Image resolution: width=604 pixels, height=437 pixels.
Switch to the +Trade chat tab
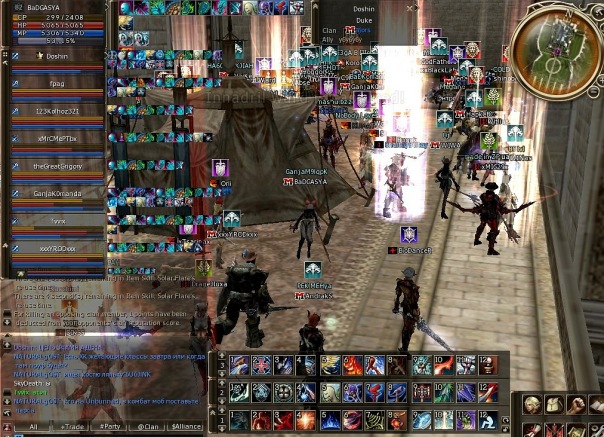coord(74,425)
